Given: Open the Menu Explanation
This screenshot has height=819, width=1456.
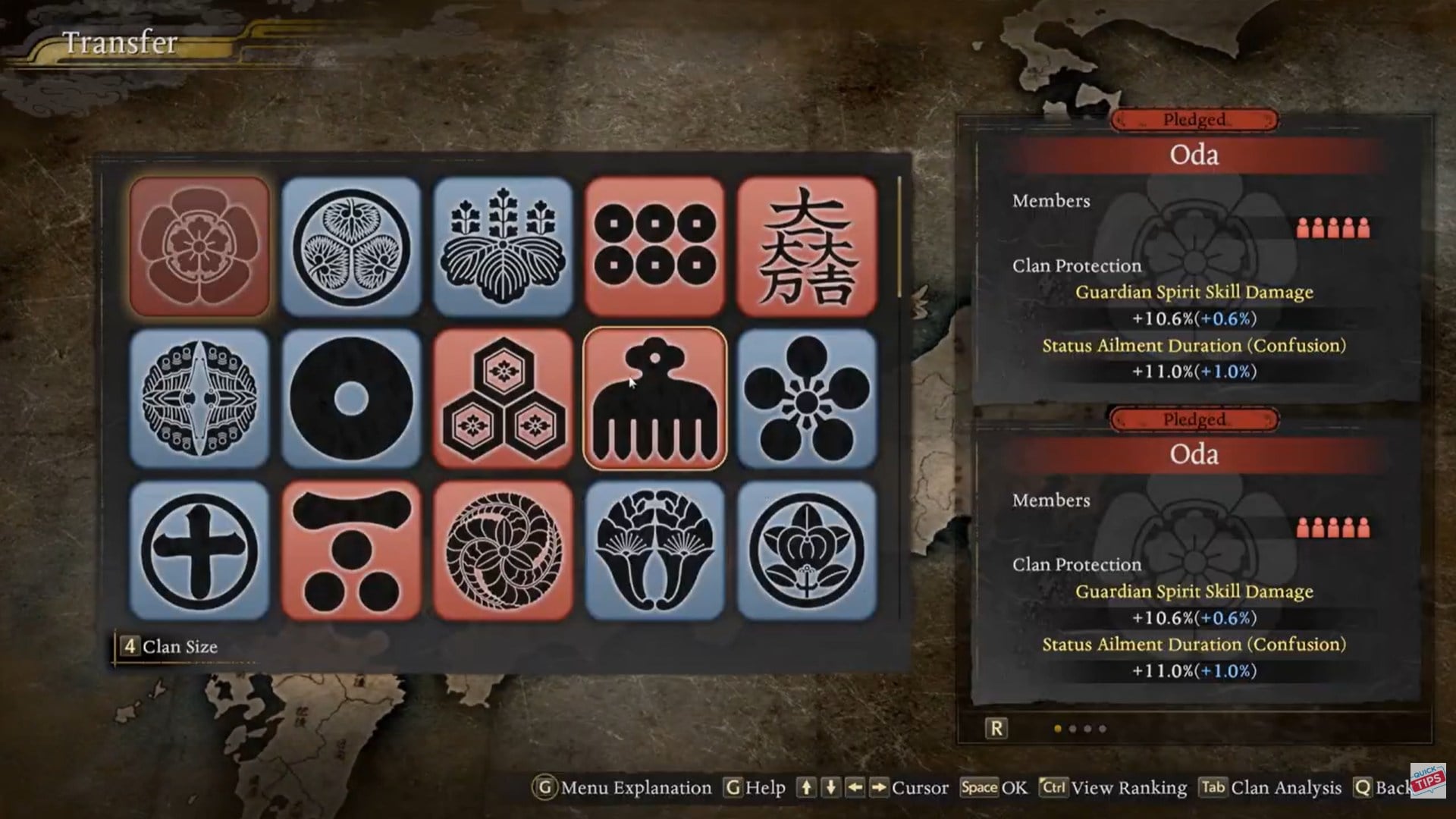Looking at the screenshot, I should (x=623, y=788).
